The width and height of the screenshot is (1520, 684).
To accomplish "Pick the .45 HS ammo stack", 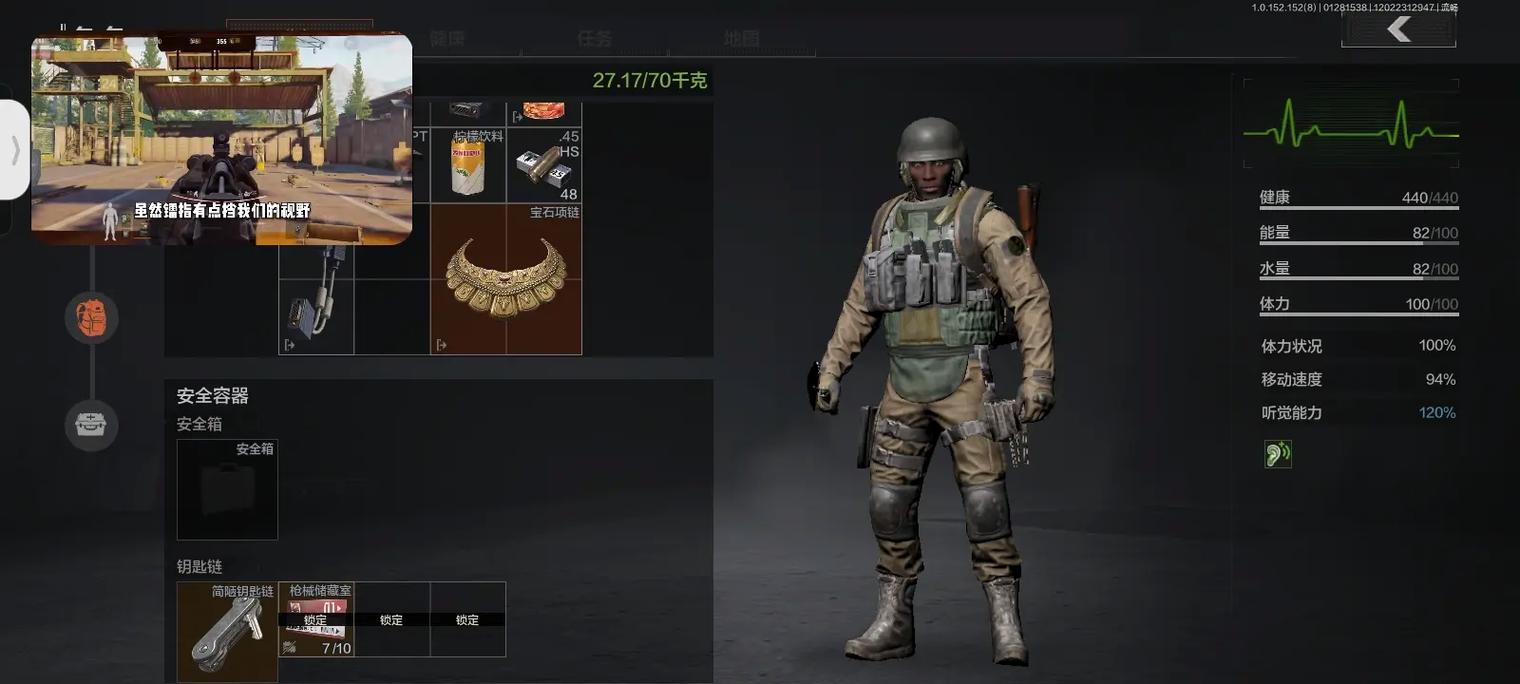I will [x=544, y=166].
